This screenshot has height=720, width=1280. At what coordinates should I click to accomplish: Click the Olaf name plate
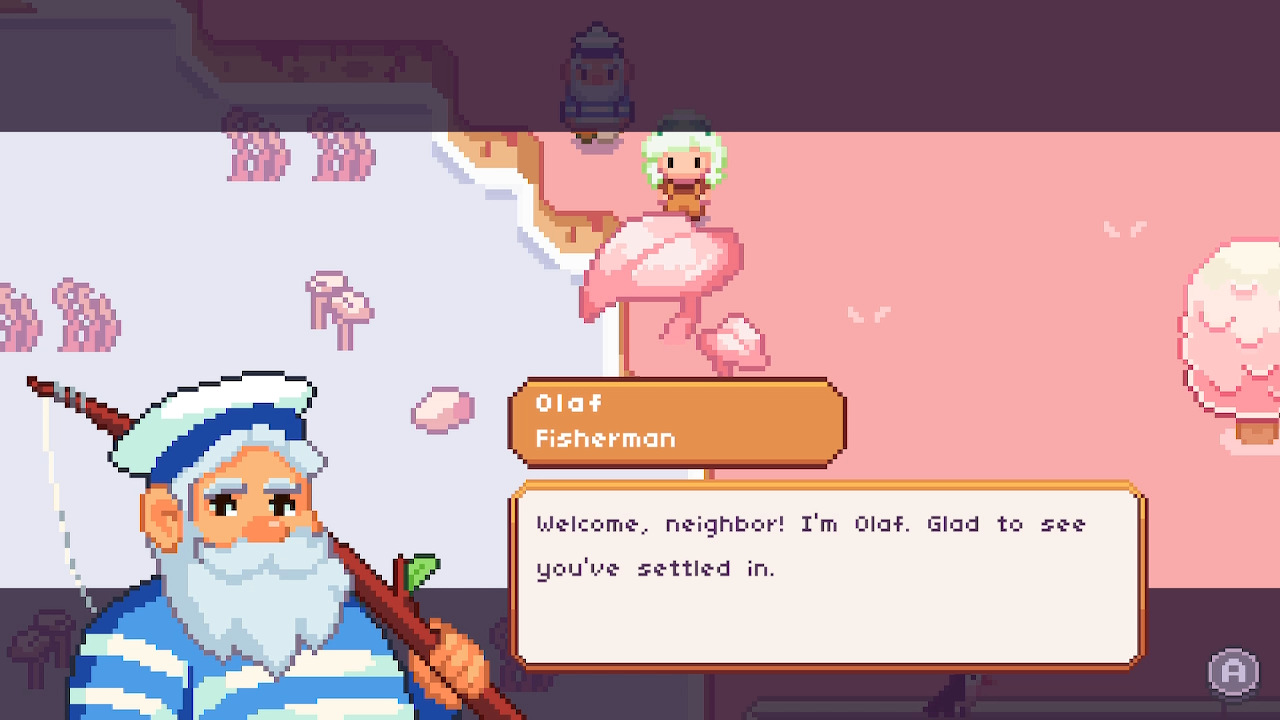pos(570,404)
